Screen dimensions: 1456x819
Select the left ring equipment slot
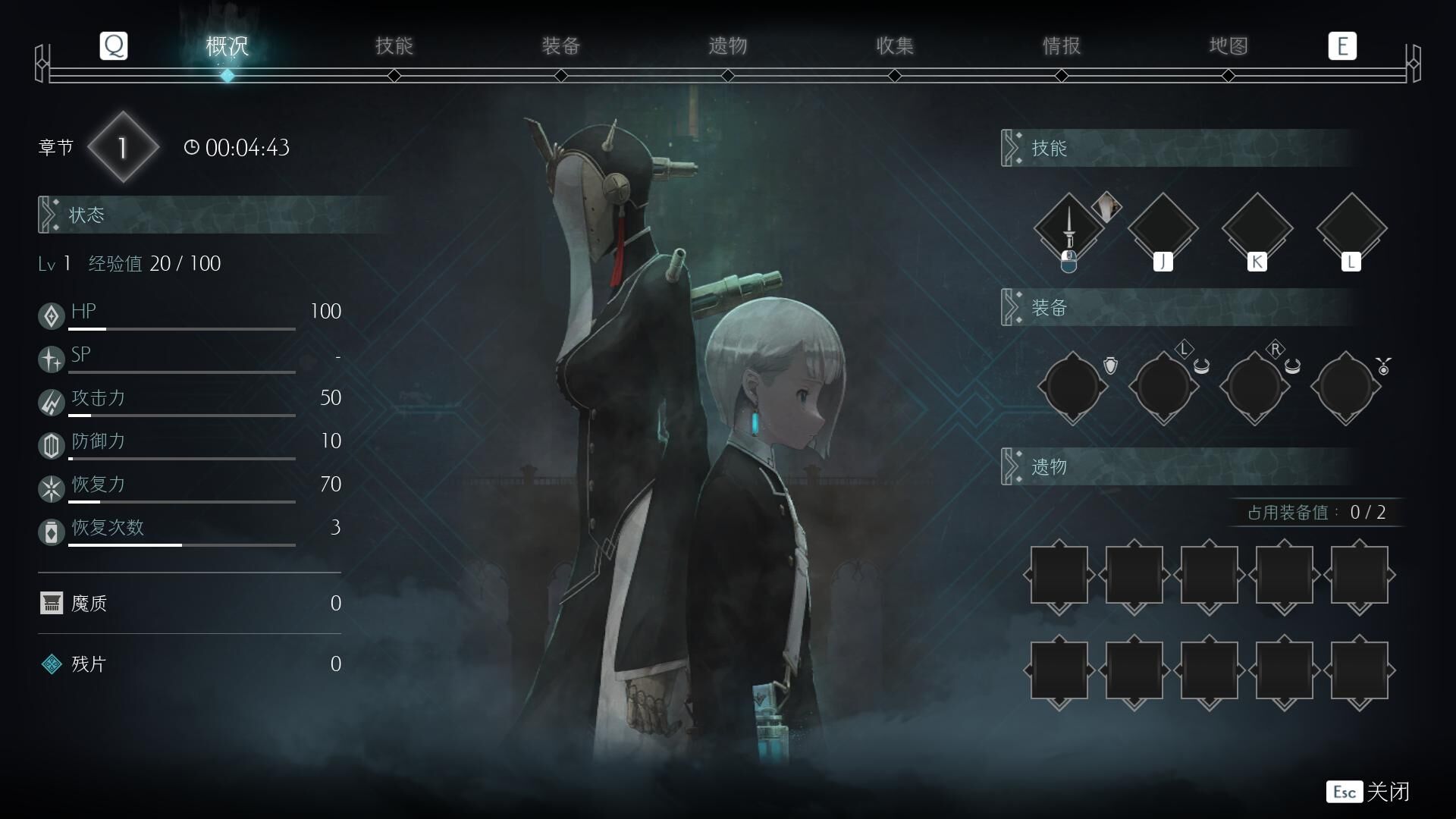click(1163, 387)
